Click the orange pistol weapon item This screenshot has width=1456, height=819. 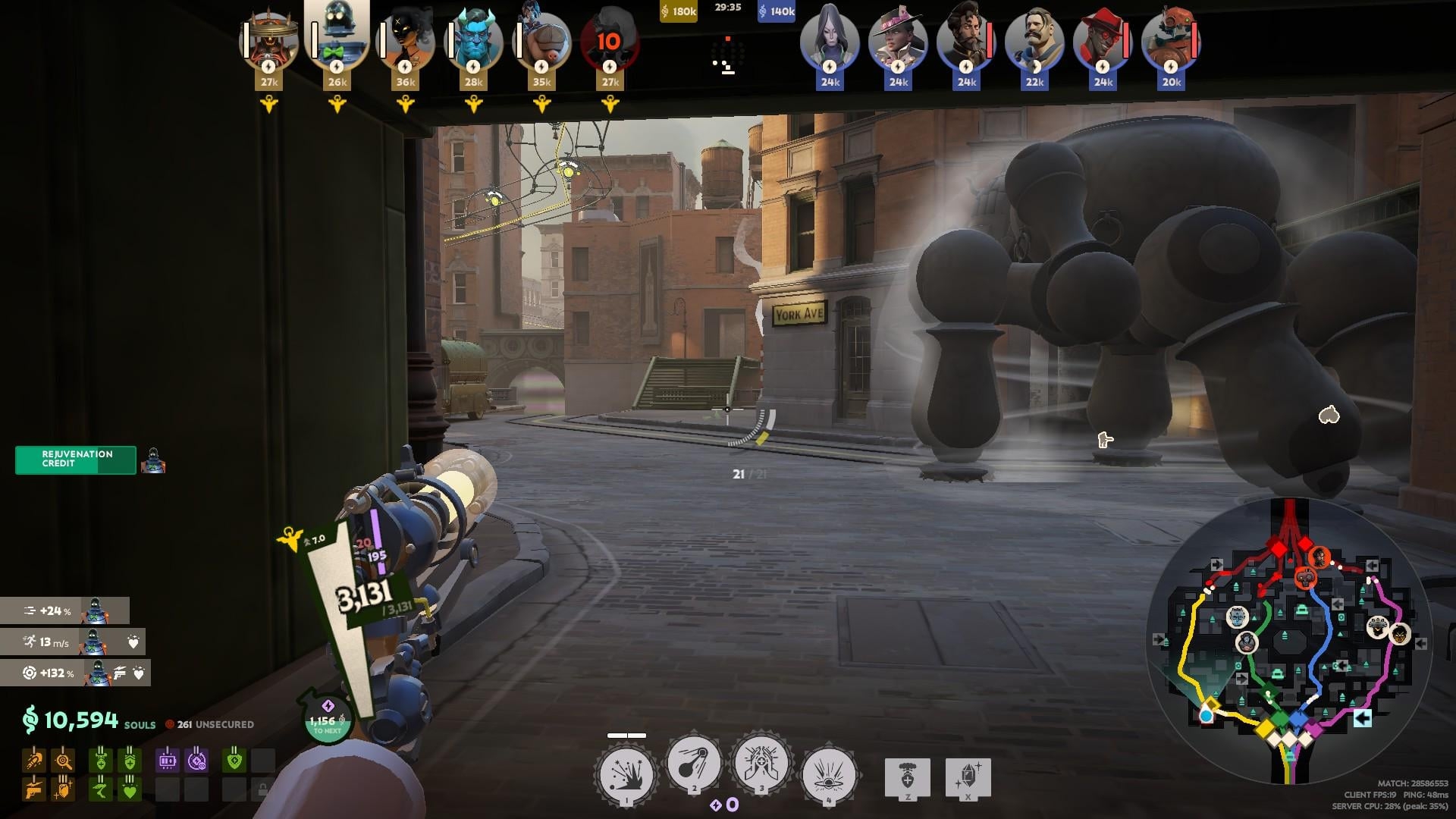(34, 789)
